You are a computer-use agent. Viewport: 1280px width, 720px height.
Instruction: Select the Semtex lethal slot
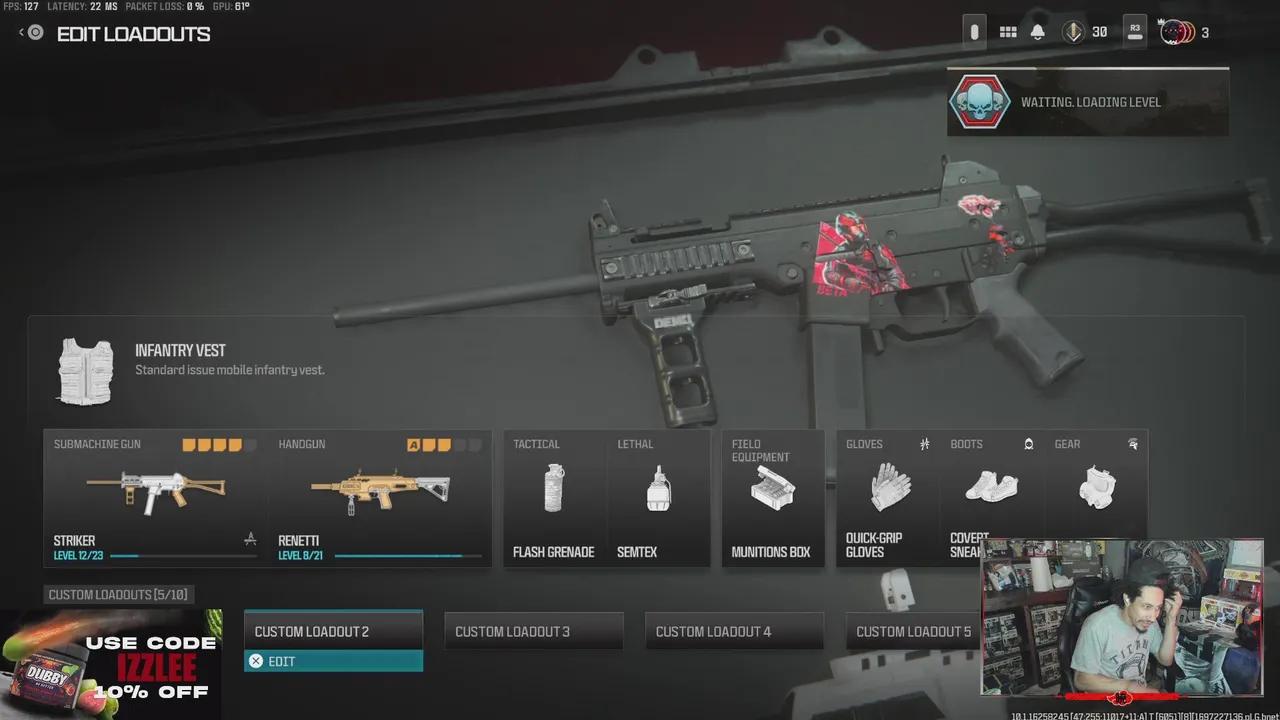[660, 497]
